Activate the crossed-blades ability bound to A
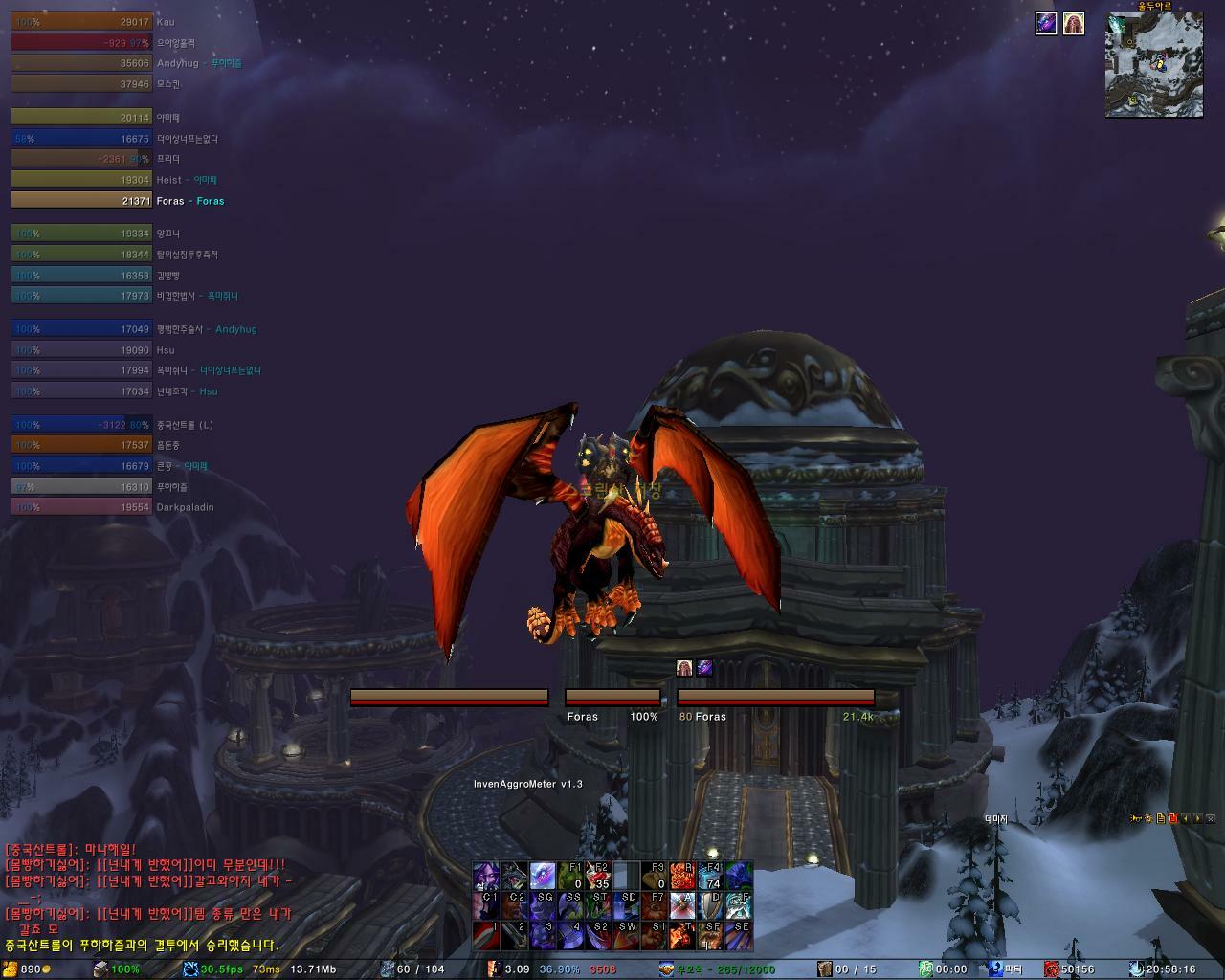This screenshot has height=980, width=1225. click(681, 904)
